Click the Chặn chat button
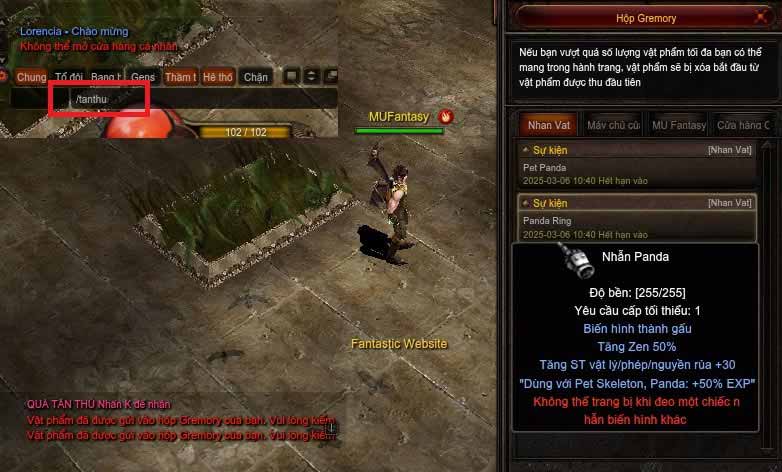 tap(256, 77)
